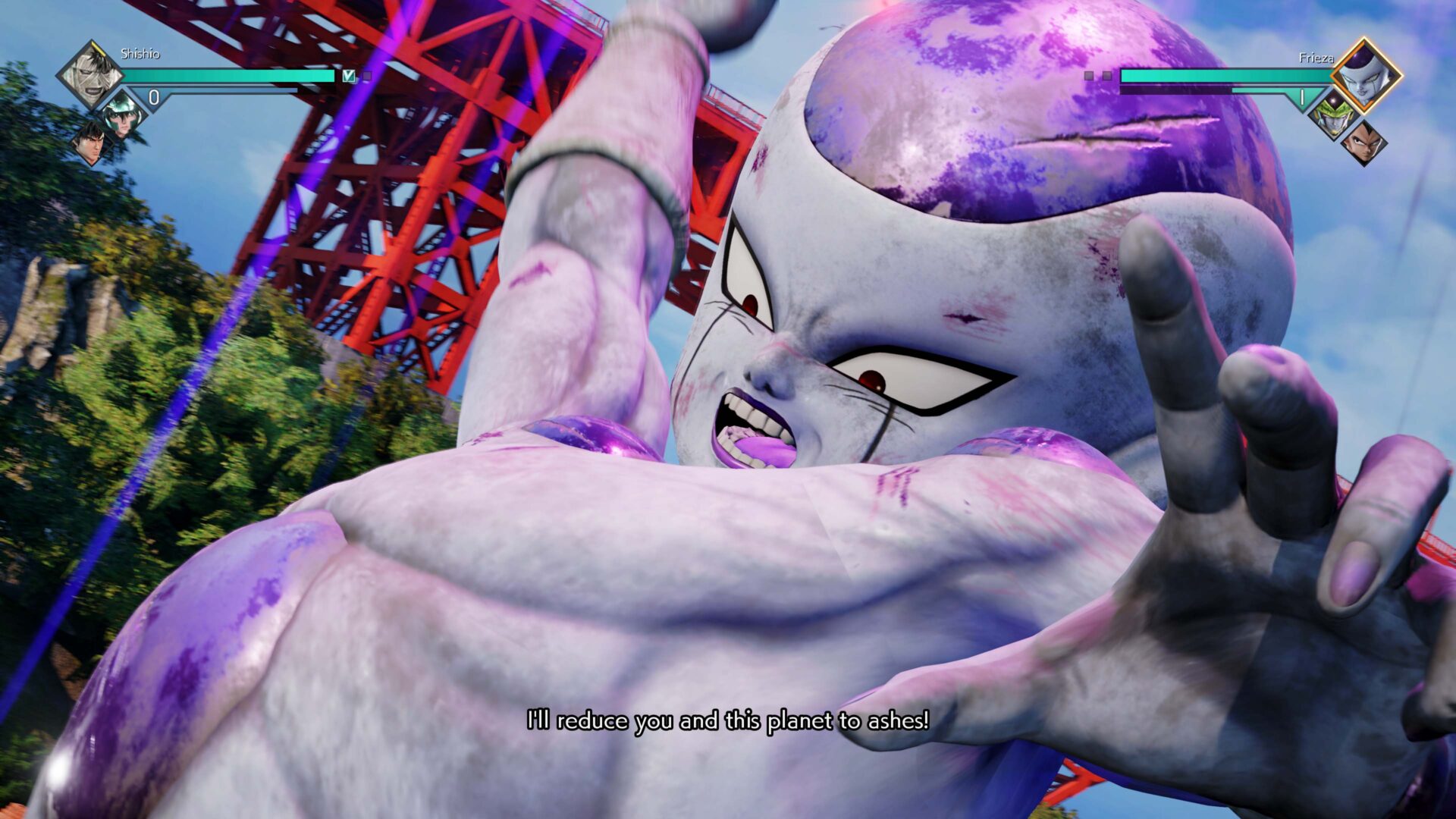
Task: Expand Shishio's damage counter showing 0
Action: pyautogui.click(x=154, y=96)
